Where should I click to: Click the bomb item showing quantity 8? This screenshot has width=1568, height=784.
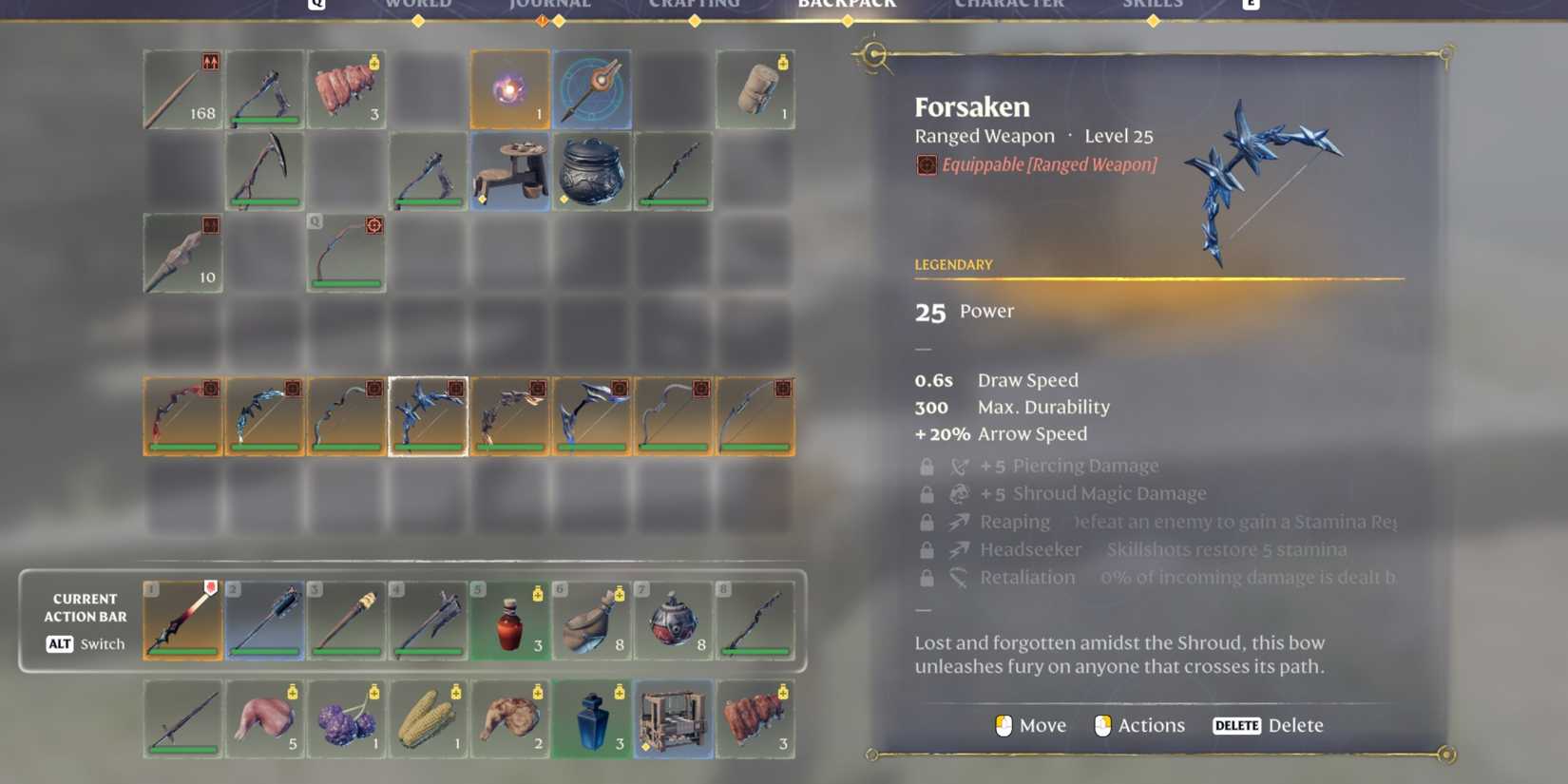point(674,620)
